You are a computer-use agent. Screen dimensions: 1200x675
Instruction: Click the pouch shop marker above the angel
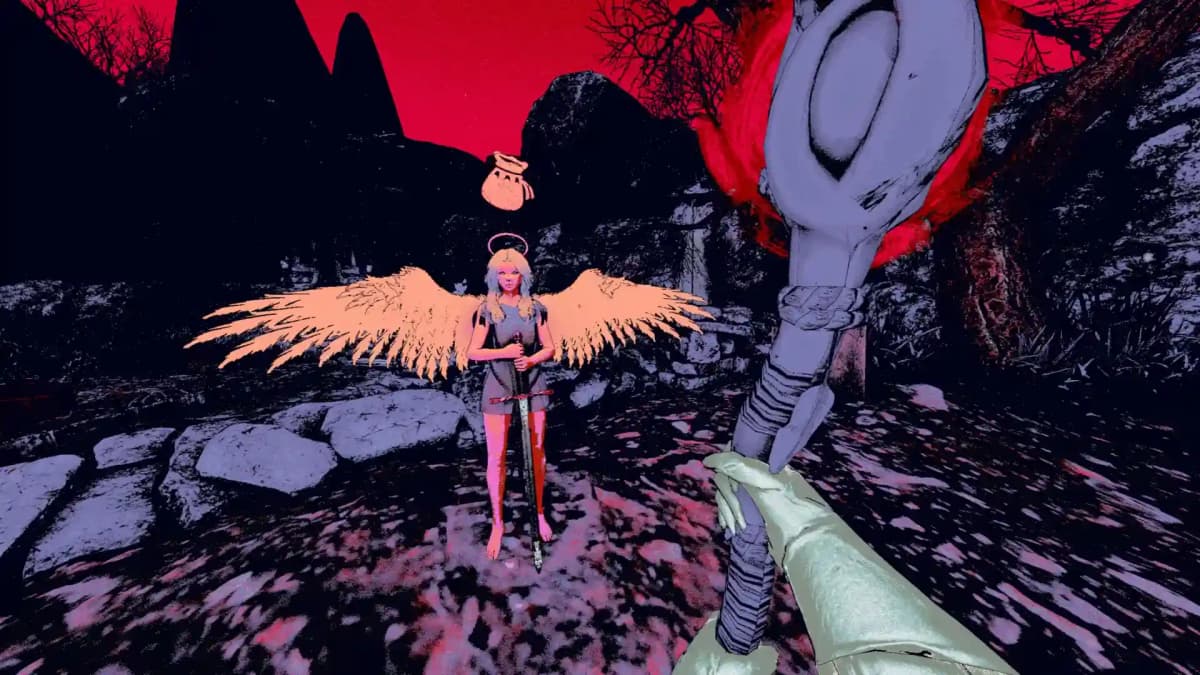(506, 182)
